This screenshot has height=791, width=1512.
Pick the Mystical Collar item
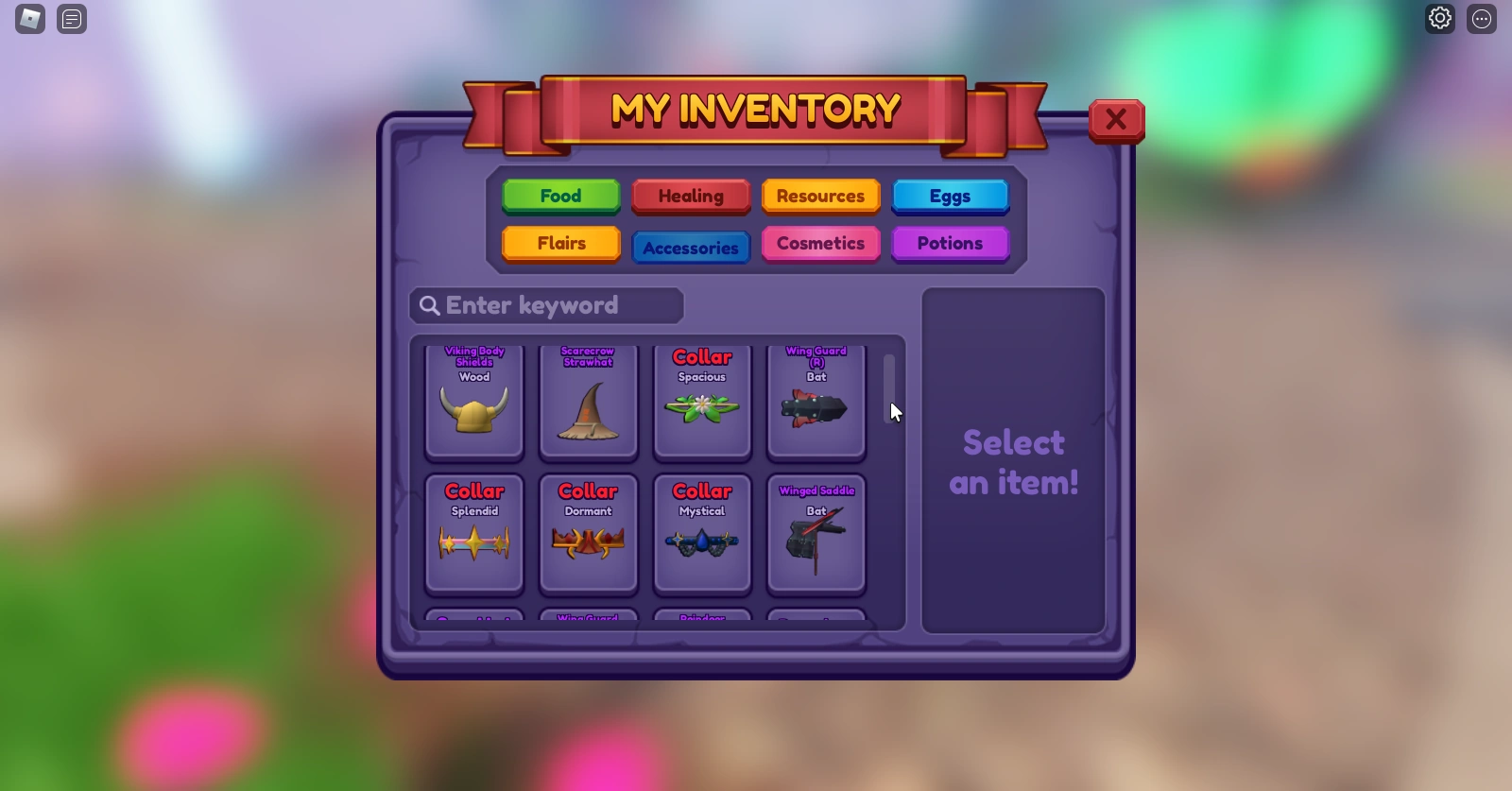click(x=702, y=534)
